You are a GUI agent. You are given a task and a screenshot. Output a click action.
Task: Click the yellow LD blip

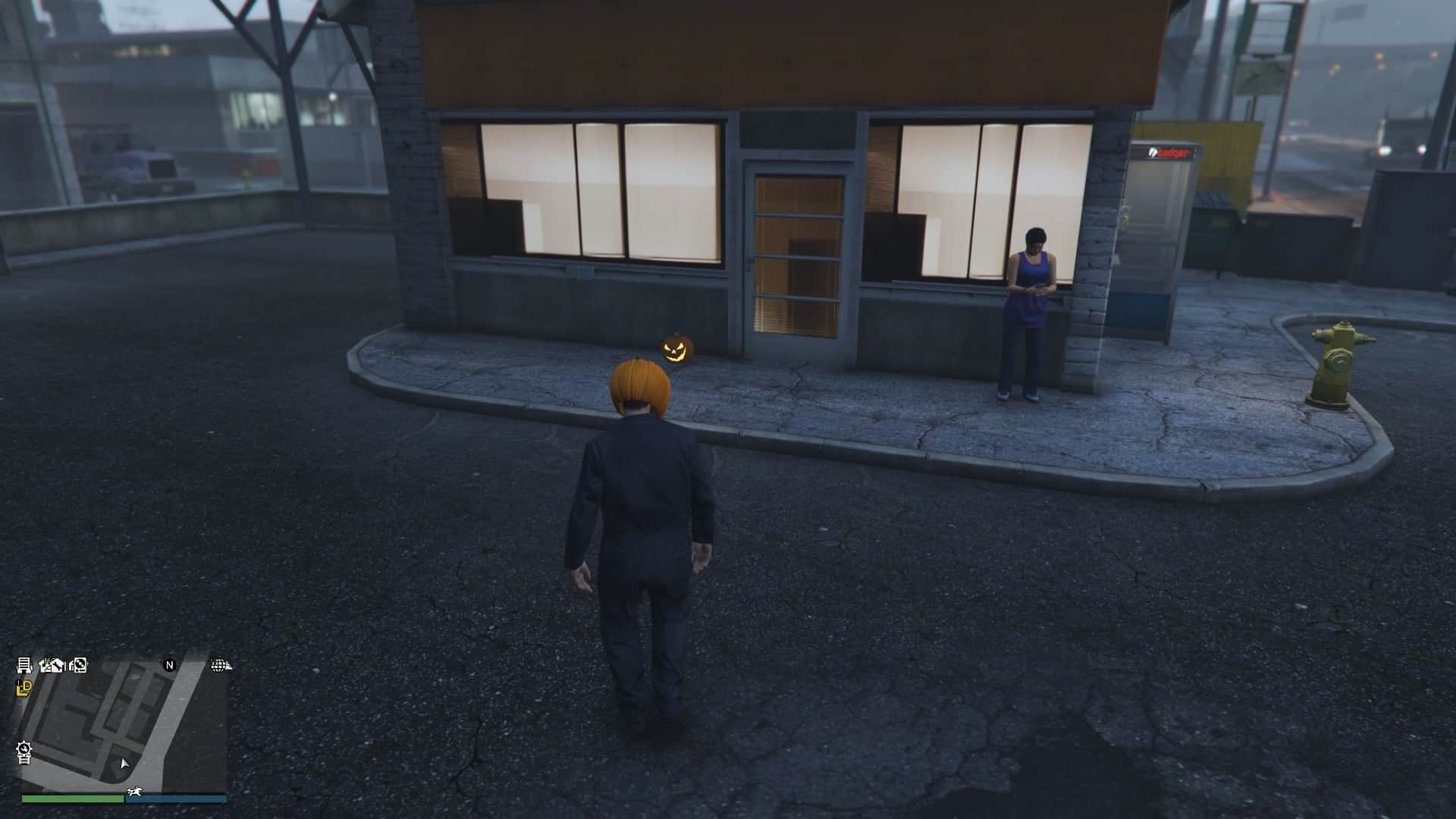[x=24, y=688]
